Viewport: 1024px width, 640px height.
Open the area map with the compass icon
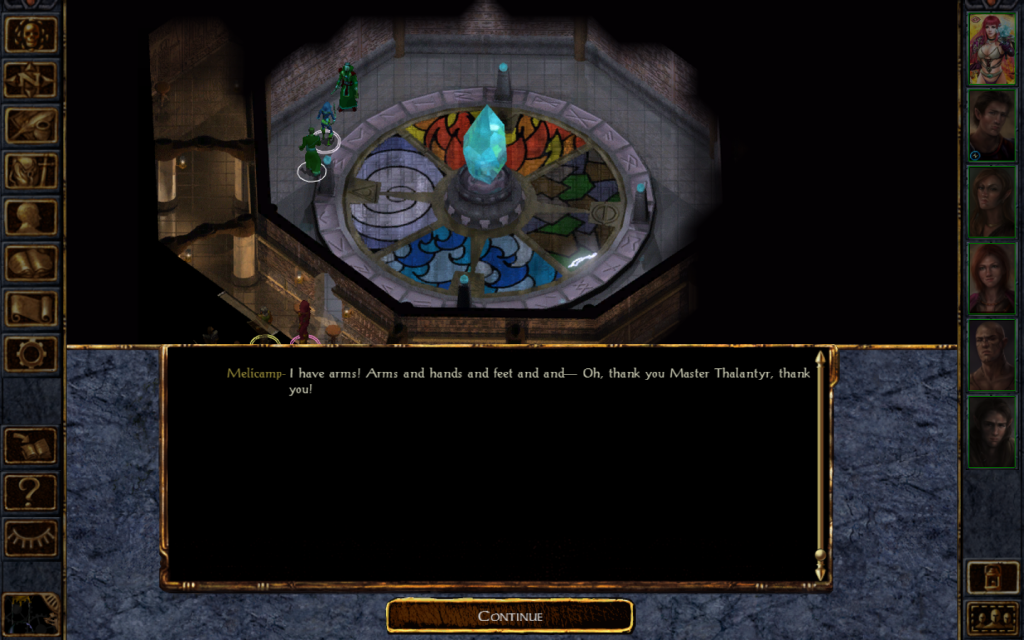click(31, 80)
